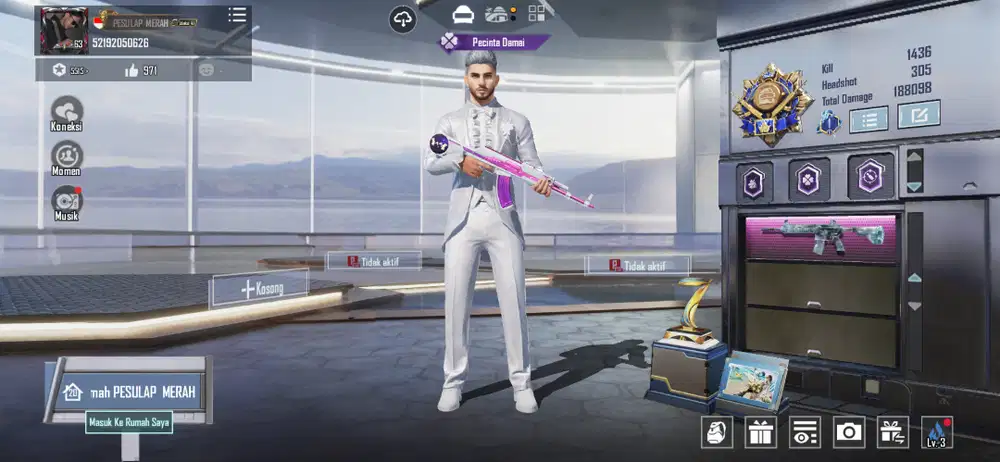1000x462 pixels.
Task: Select the Pecinta Damai title banner
Action: pos(495,42)
